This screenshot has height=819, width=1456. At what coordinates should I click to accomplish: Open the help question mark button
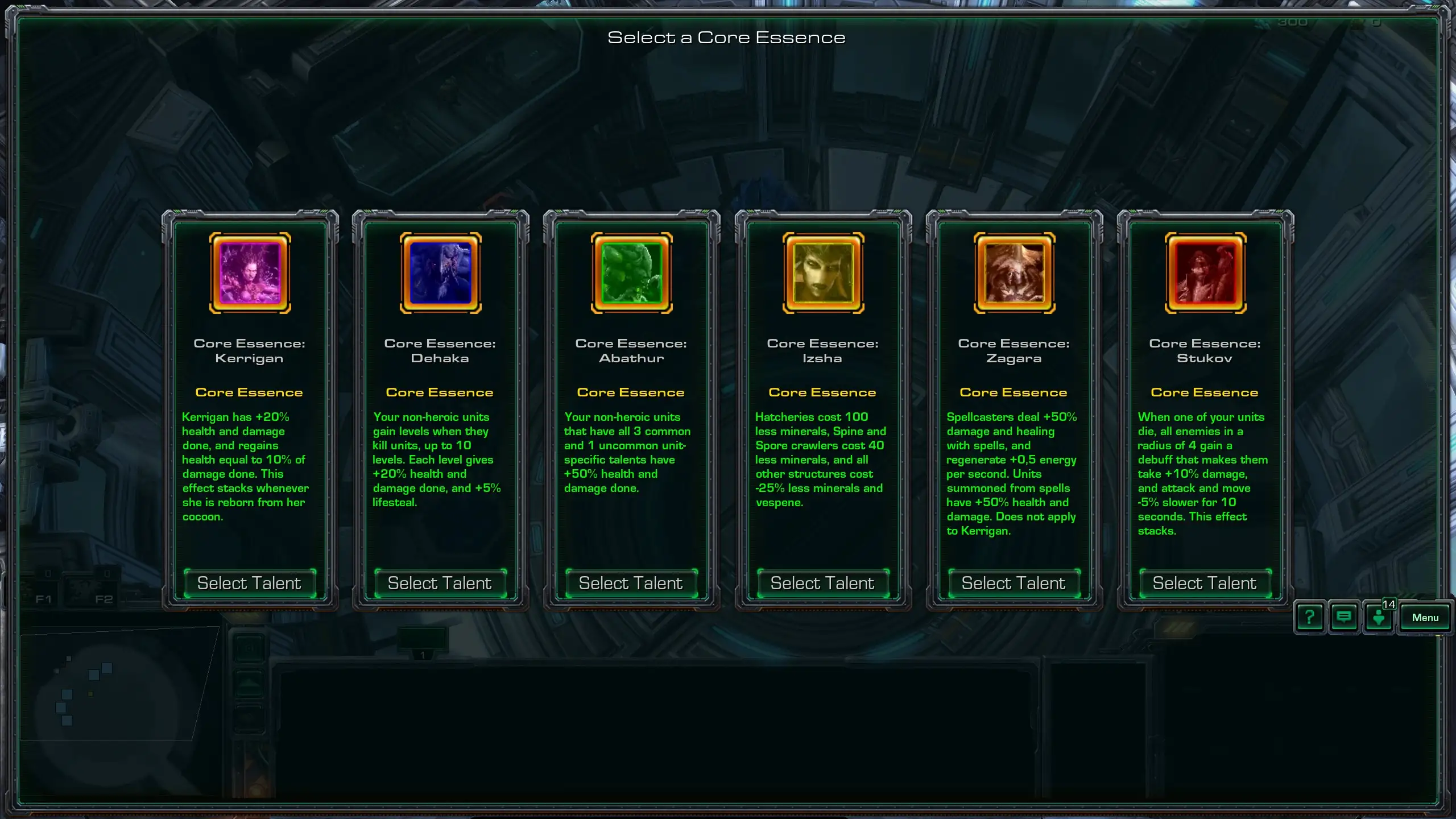(x=1309, y=617)
